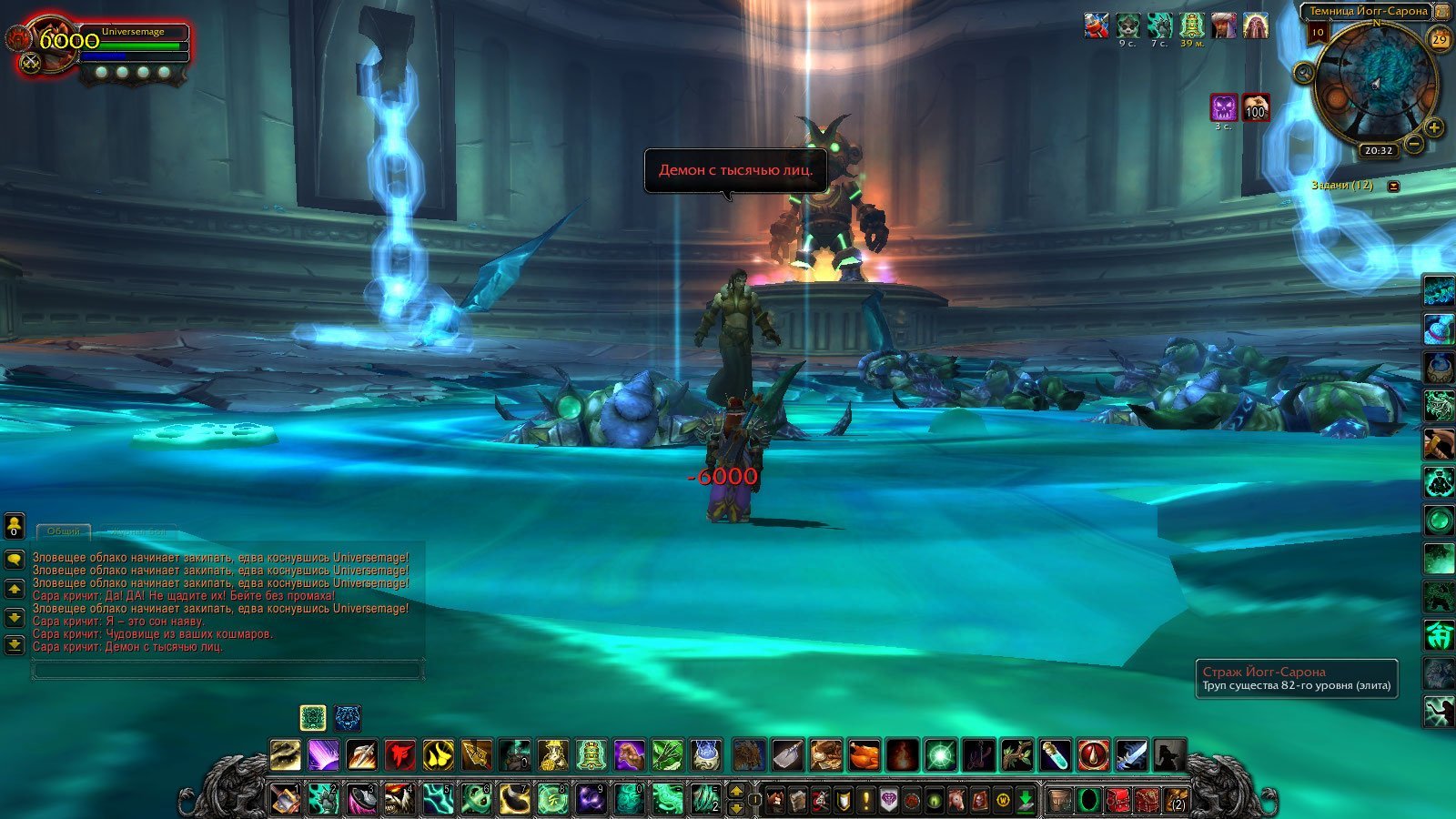Activate the green bear stance icon

coord(313,718)
